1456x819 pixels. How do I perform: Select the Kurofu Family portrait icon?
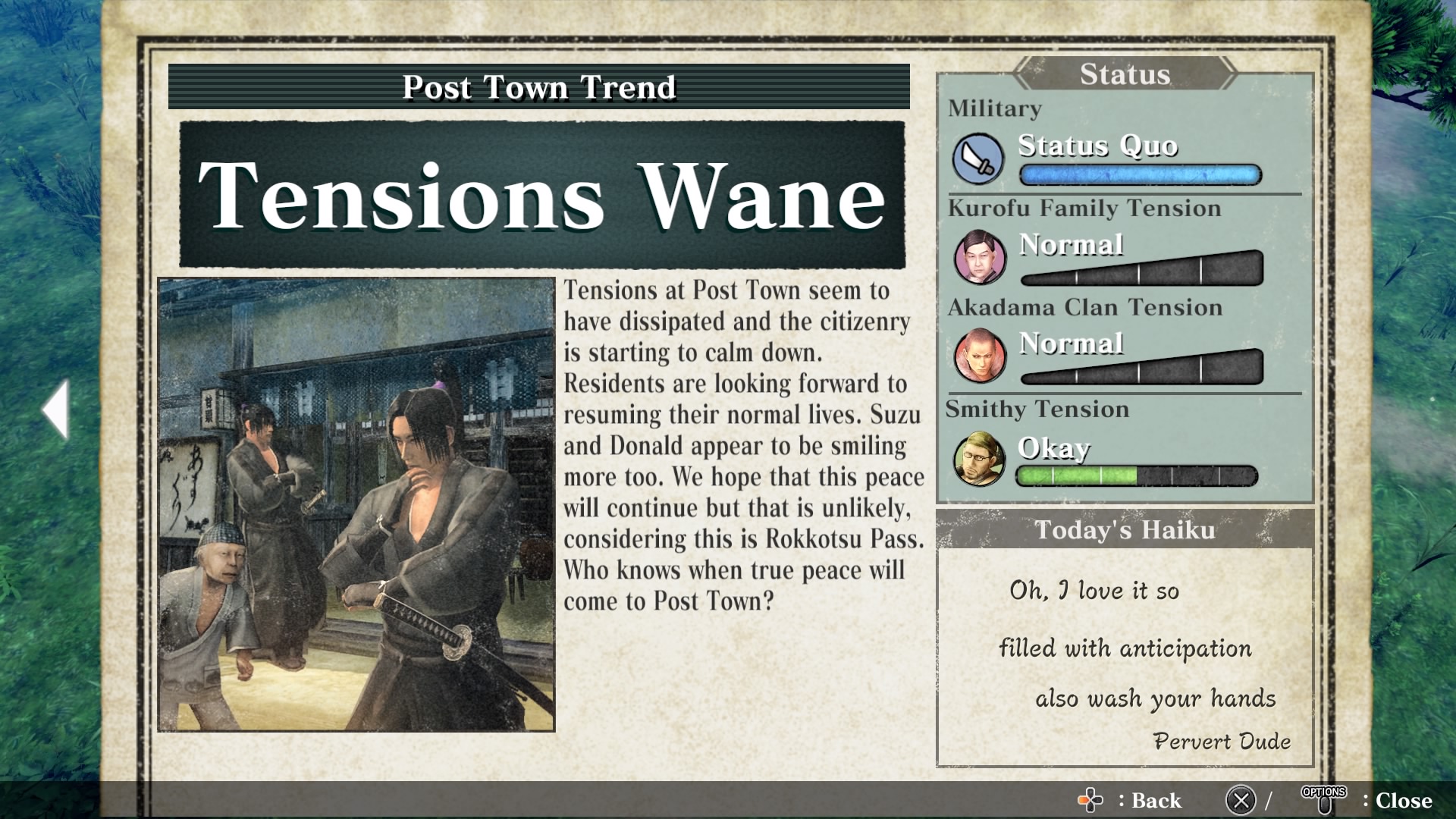tap(980, 258)
